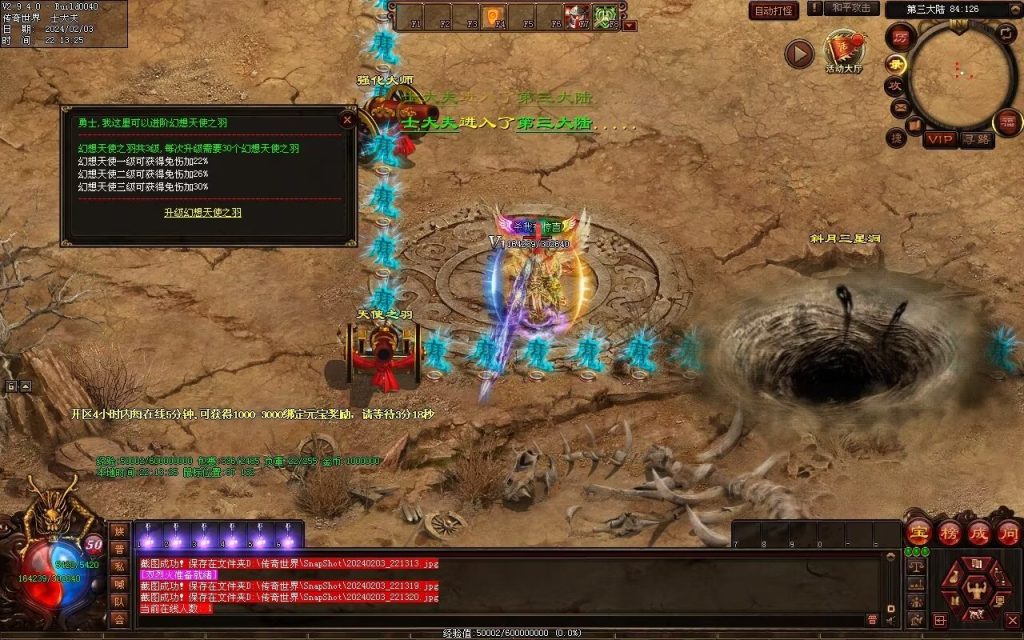Choose the 升级幻想天使之羽 upgrade option
Viewport: 1024px width, 640px height.
click(x=202, y=212)
